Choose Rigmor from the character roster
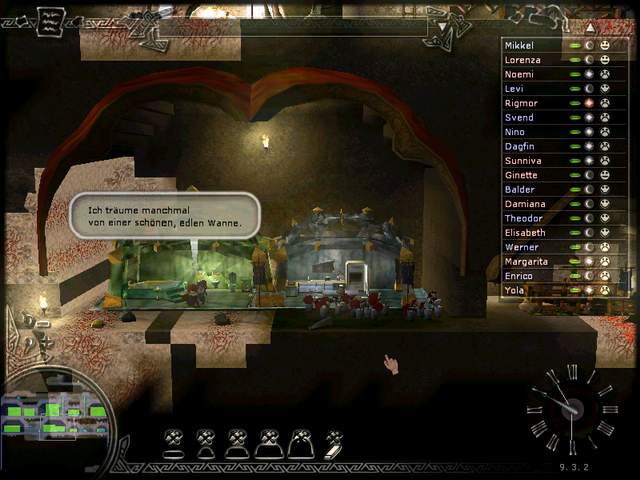The width and height of the screenshot is (640, 480). 522,103
